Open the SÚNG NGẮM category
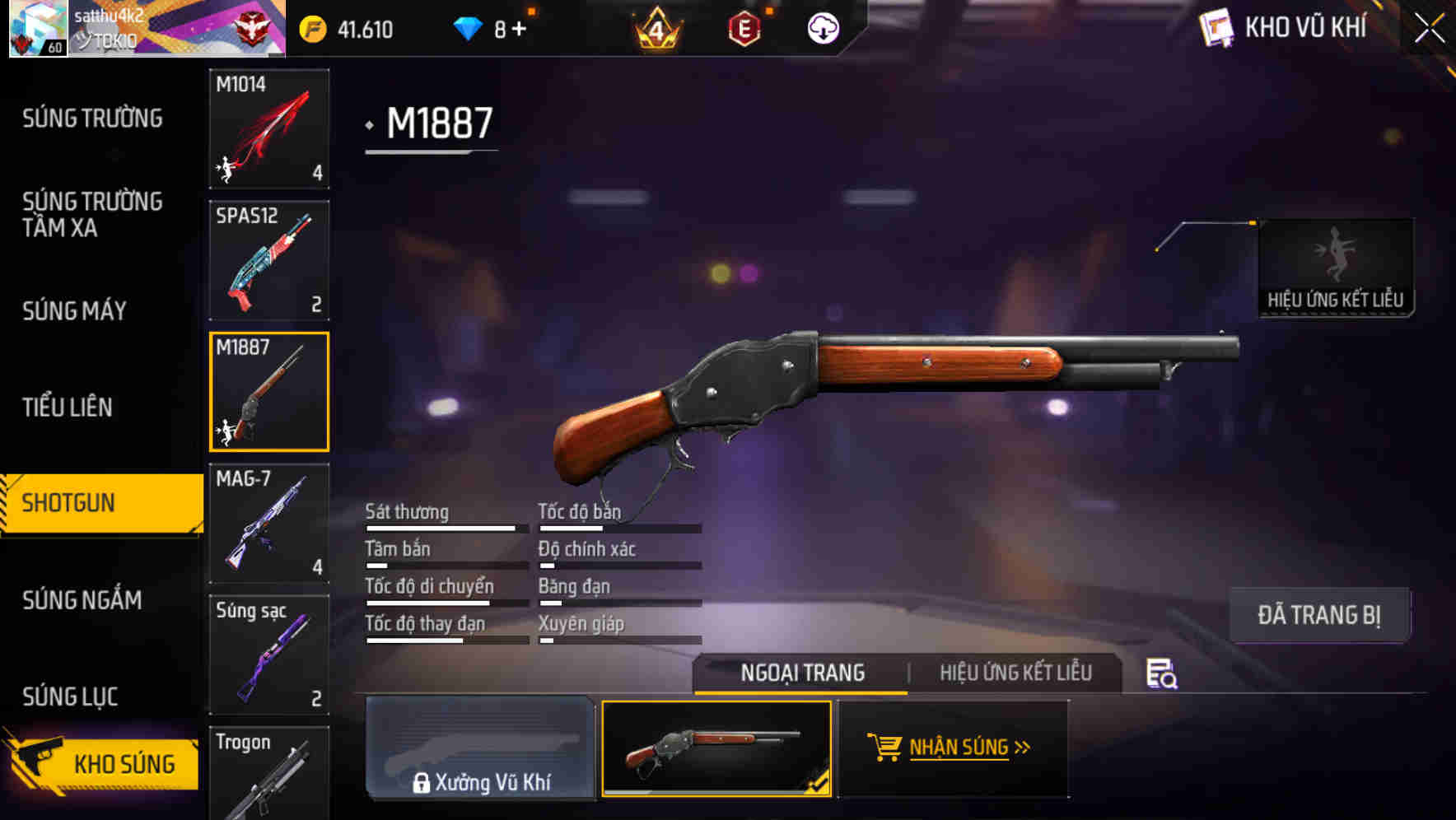This screenshot has width=1456, height=820. pos(82,600)
